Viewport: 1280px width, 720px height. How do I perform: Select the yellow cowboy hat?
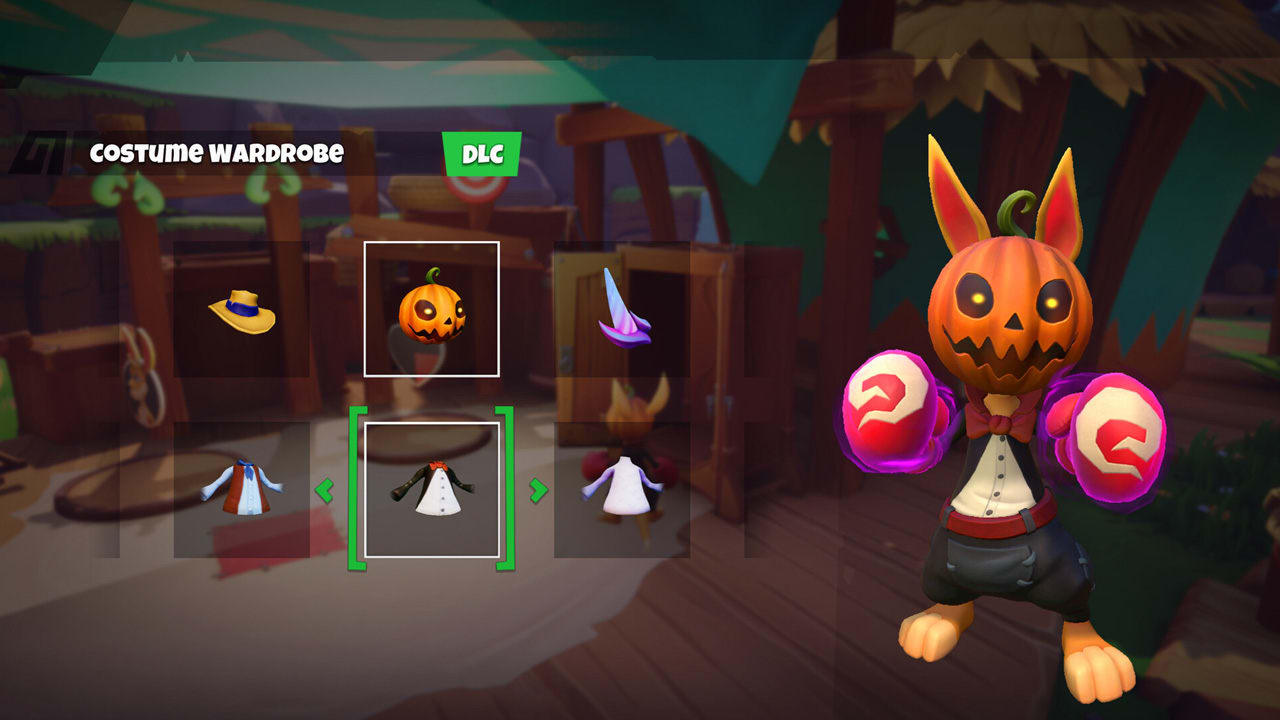click(x=240, y=310)
